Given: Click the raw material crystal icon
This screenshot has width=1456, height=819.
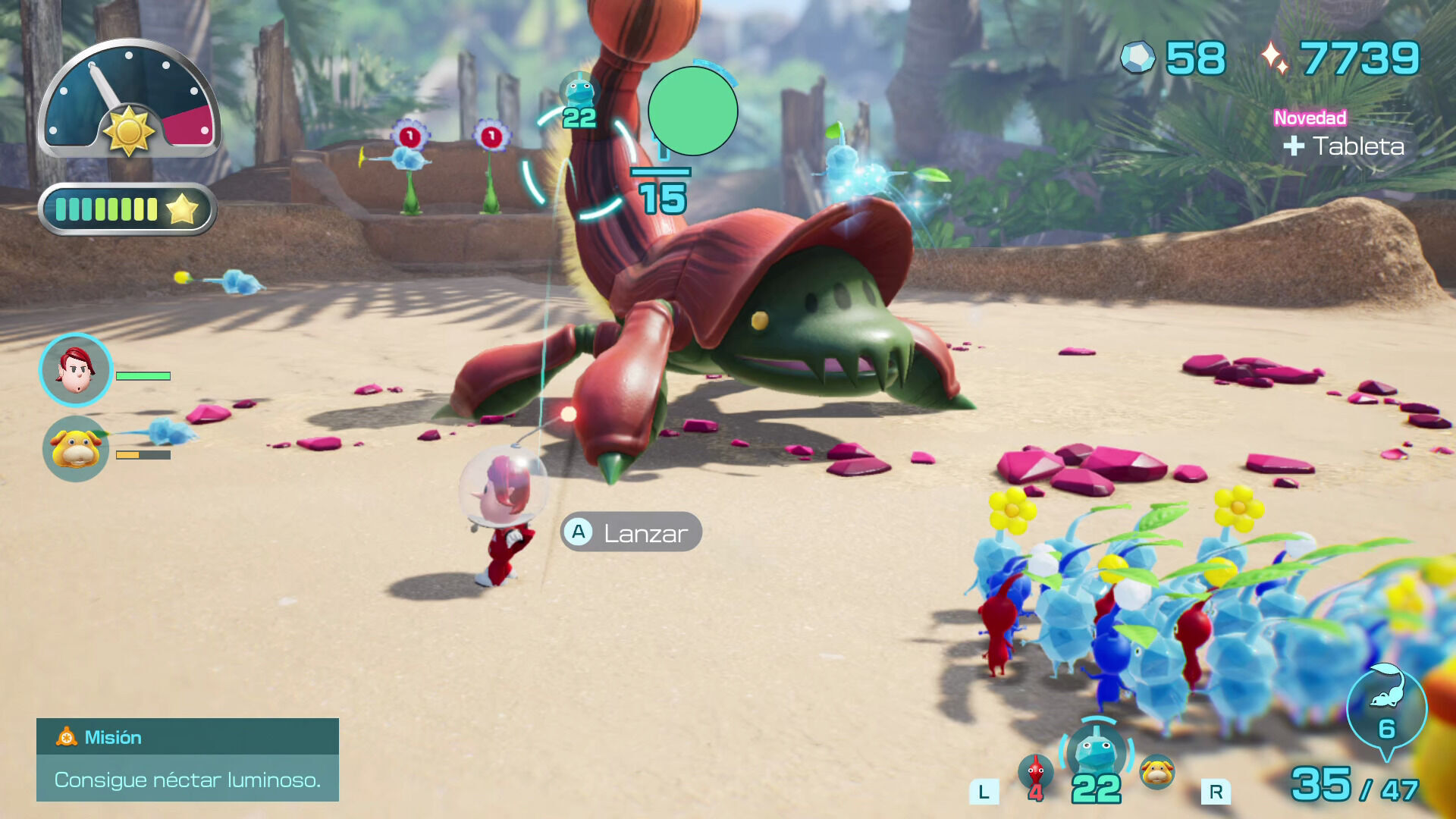Looking at the screenshot, I should (x=1137, y=58).
